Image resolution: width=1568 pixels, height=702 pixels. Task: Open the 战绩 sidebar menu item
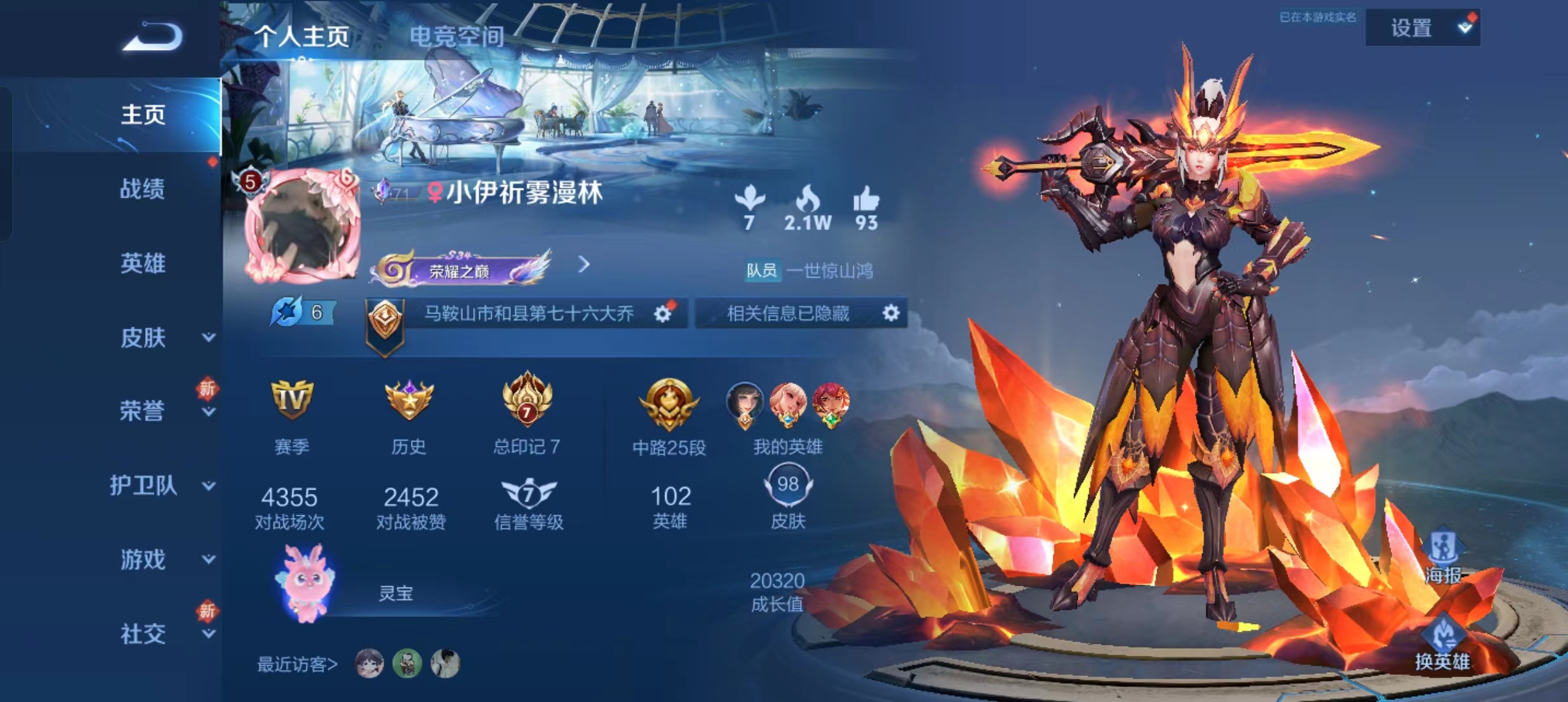click(144, 190)
